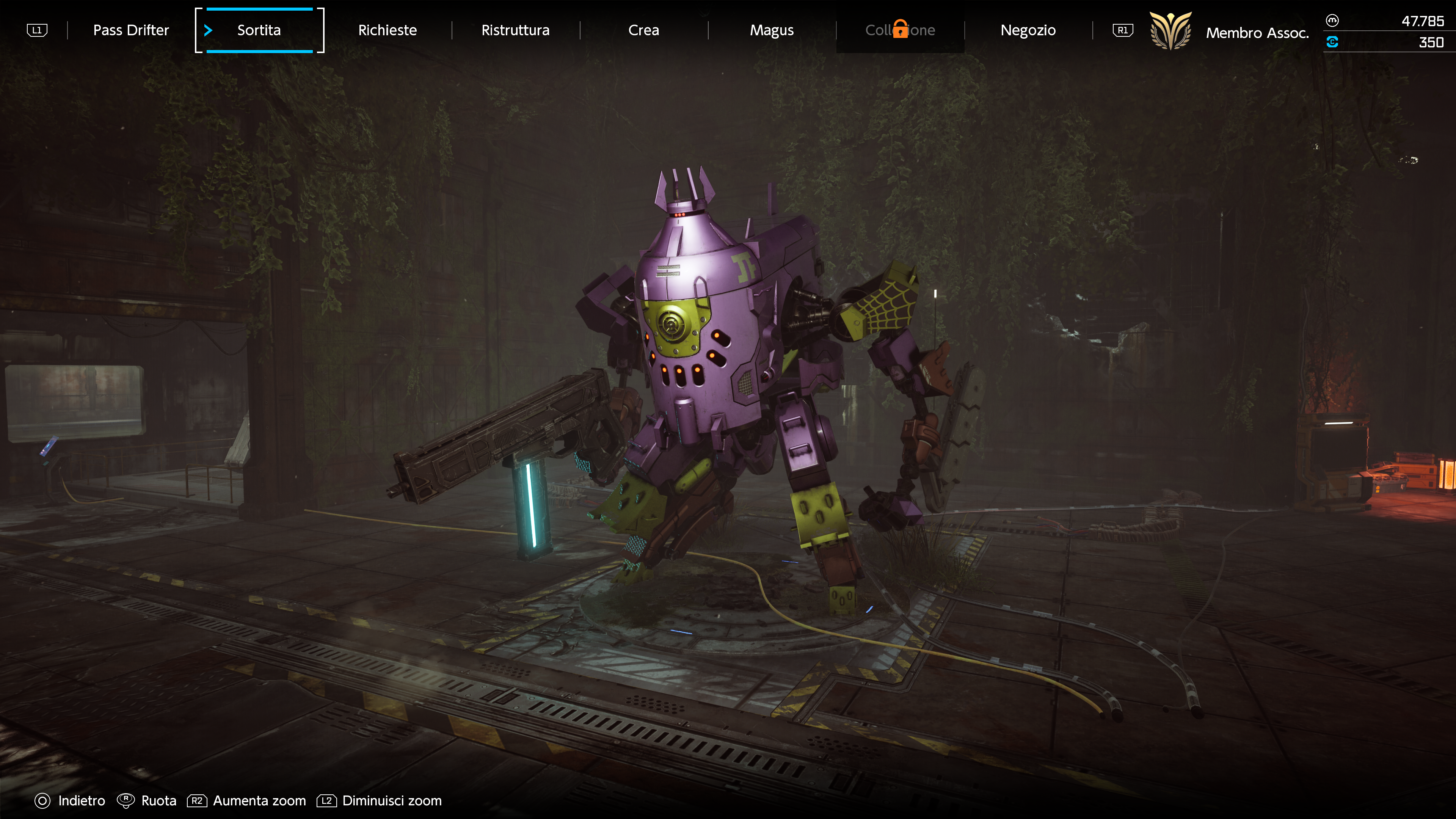This screenshot has height=819, width=1456.
Task: Switch to the Richieste tab
Action: pyautogui.click(x=387, y=30)
